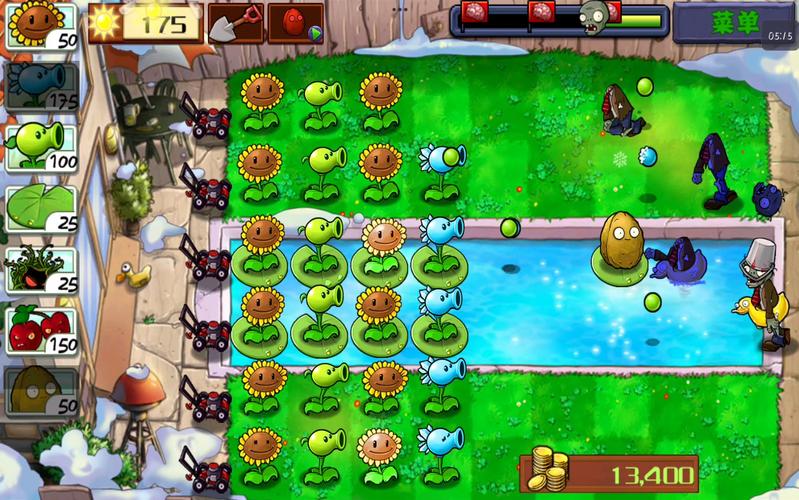
Task: Select the Lily Pad seed packet
Action: tap(42, 208)
